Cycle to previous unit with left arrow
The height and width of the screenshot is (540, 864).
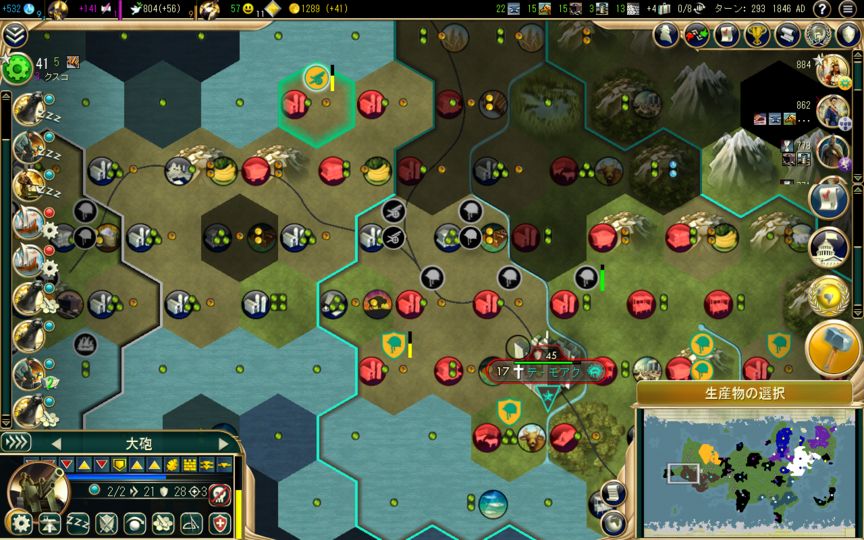[x=57, y=443]
